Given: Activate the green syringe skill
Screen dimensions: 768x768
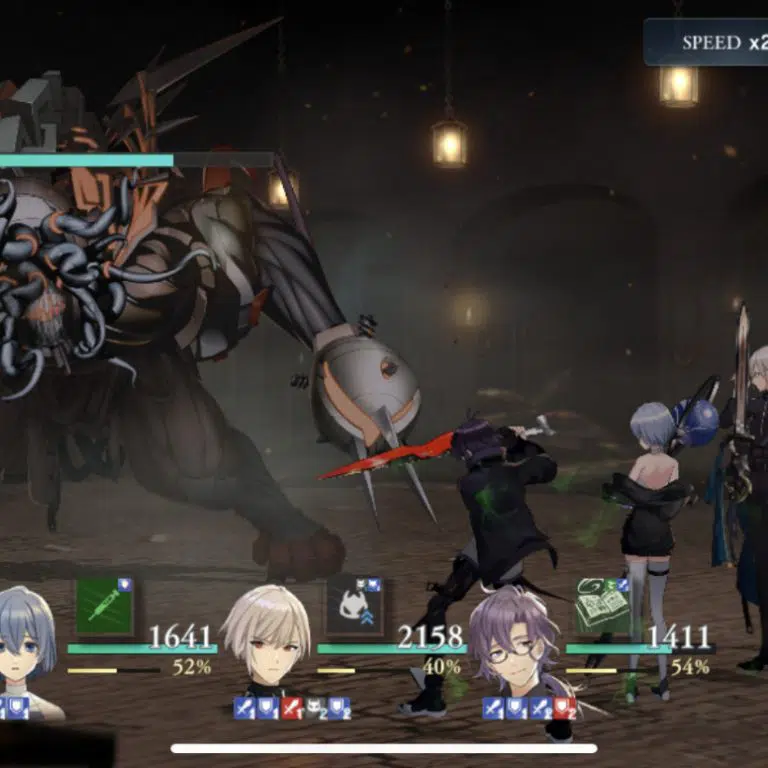Looking at the screenshot, I should coord(104,606).
